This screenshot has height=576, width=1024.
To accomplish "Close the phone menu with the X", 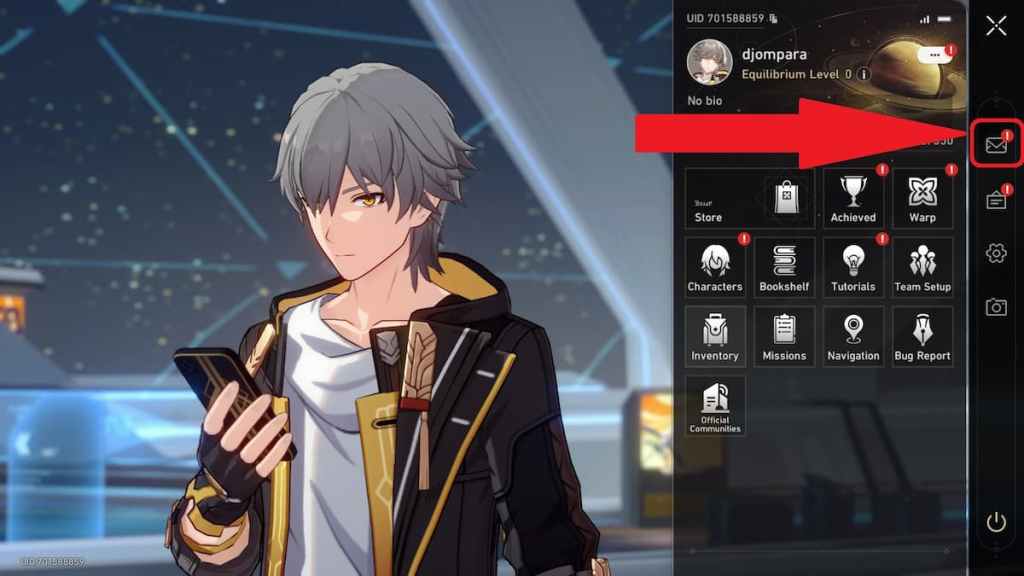I will point(996,26).
